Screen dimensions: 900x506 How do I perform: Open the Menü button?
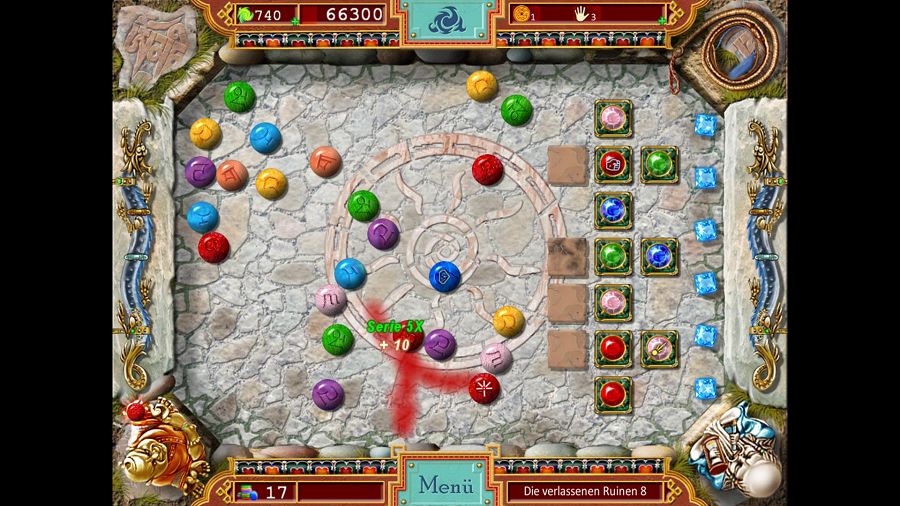click(x=445, y=486)
